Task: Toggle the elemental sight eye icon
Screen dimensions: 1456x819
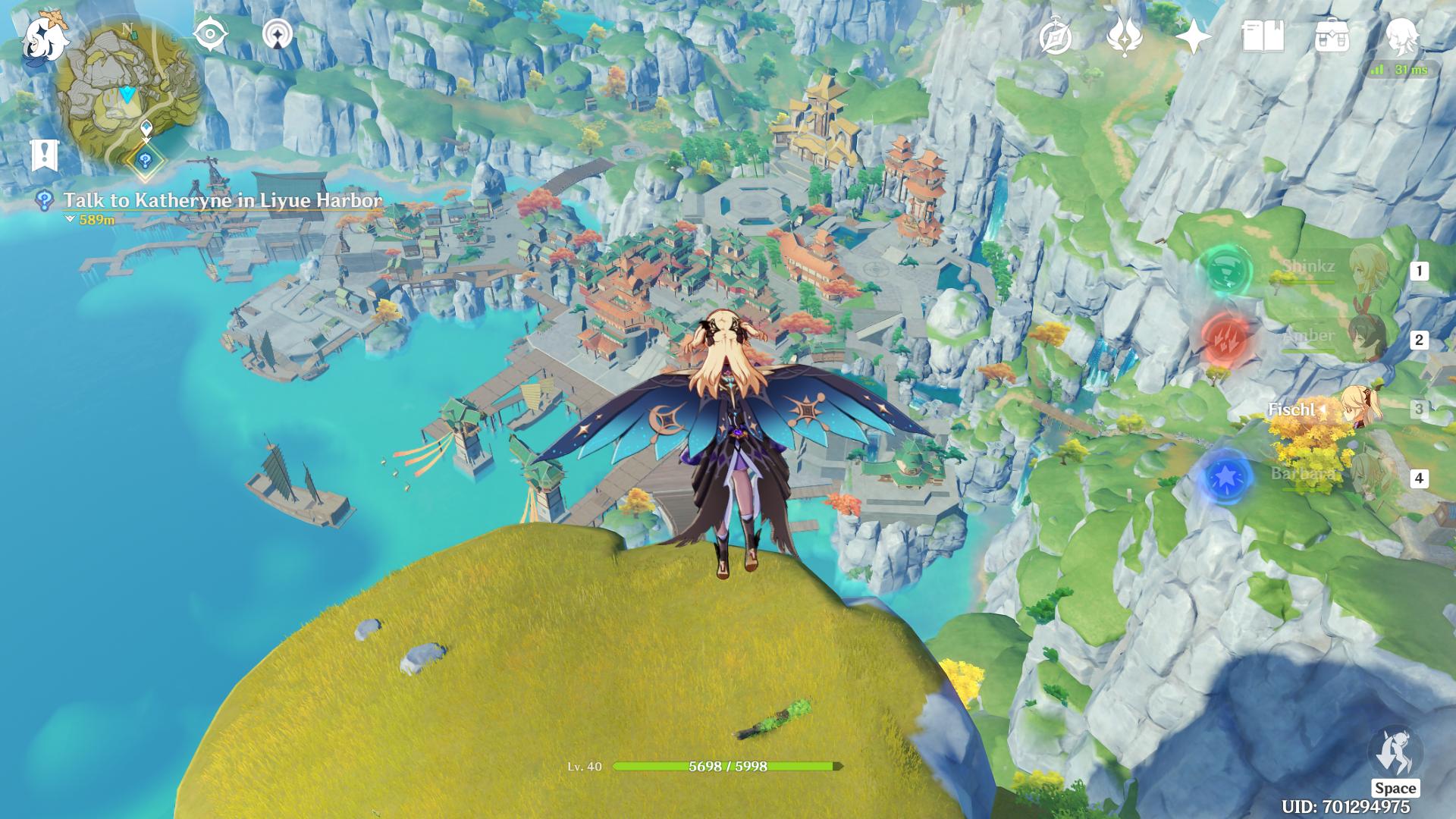Action: pyautogui.click(x=210, y=35)
